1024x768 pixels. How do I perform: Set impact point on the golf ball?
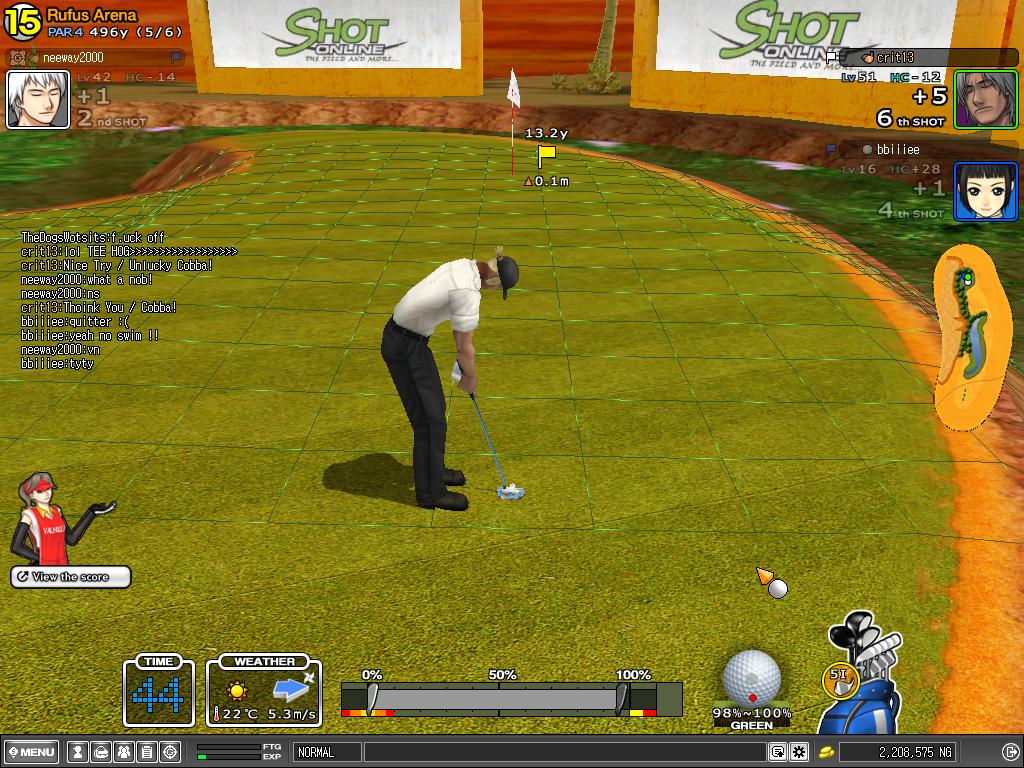751,677
